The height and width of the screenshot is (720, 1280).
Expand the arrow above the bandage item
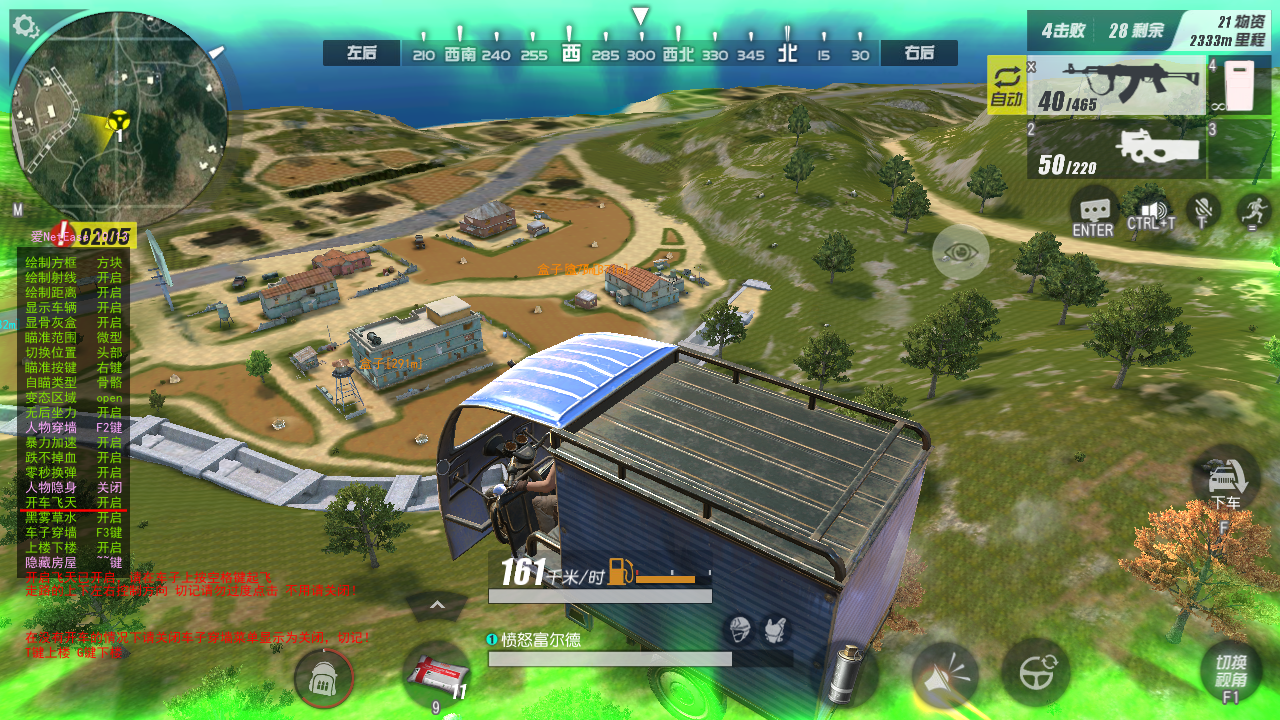[x=437, y=605]
